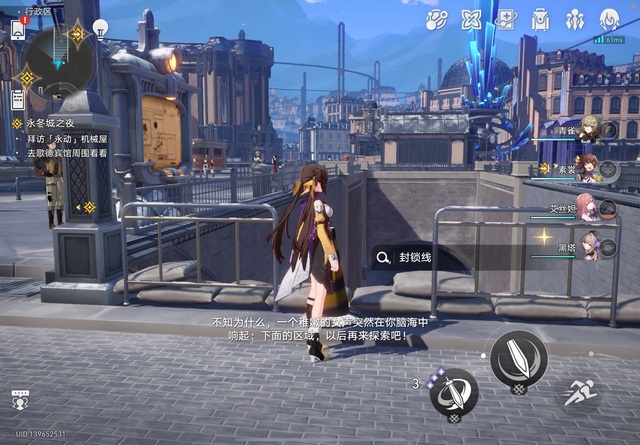
Task: Open the character head profile icon
Action: click(x=609, y=19)
